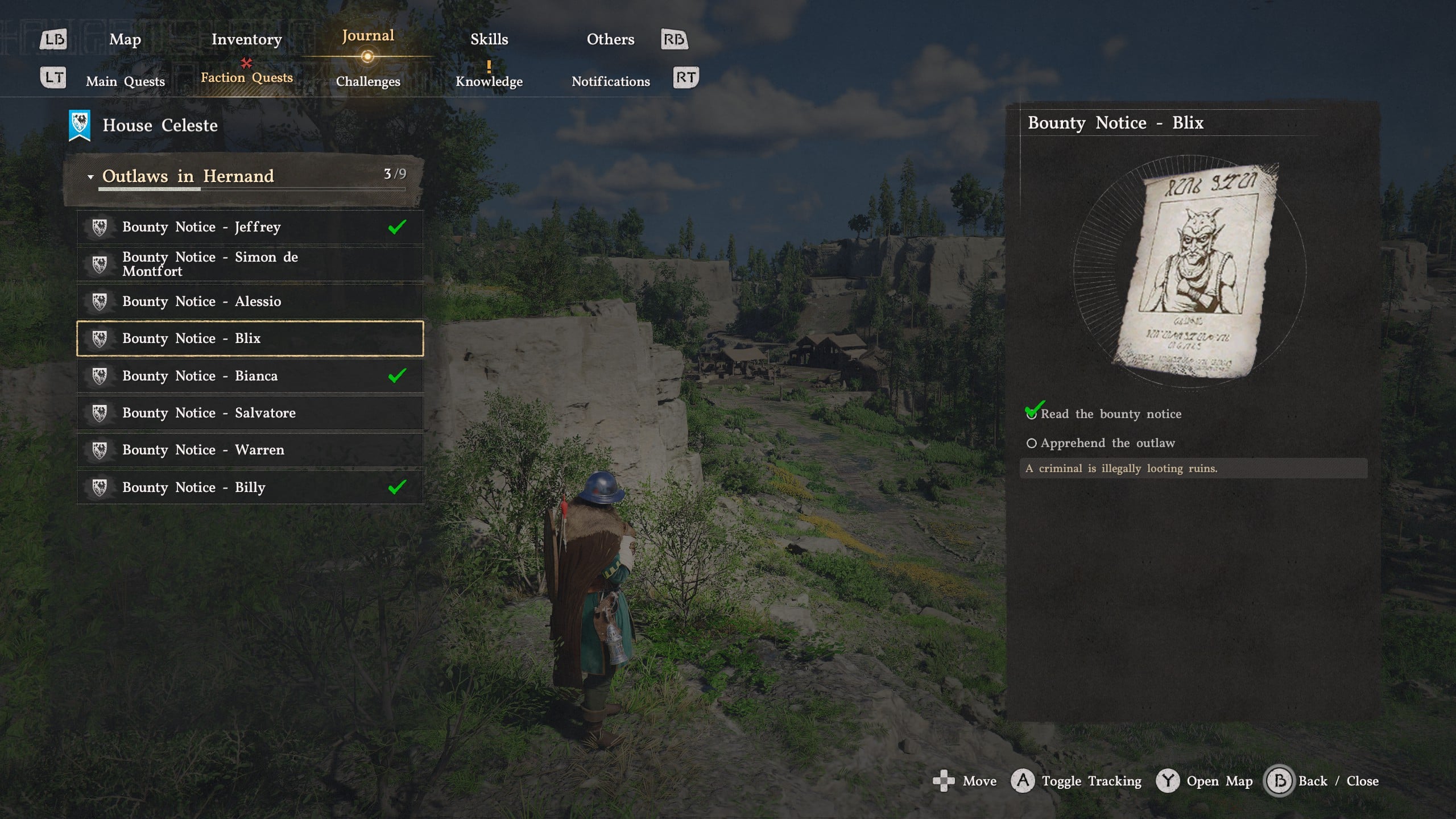
Task: Show the Main Quests section
Action: [x=125, y=81]
